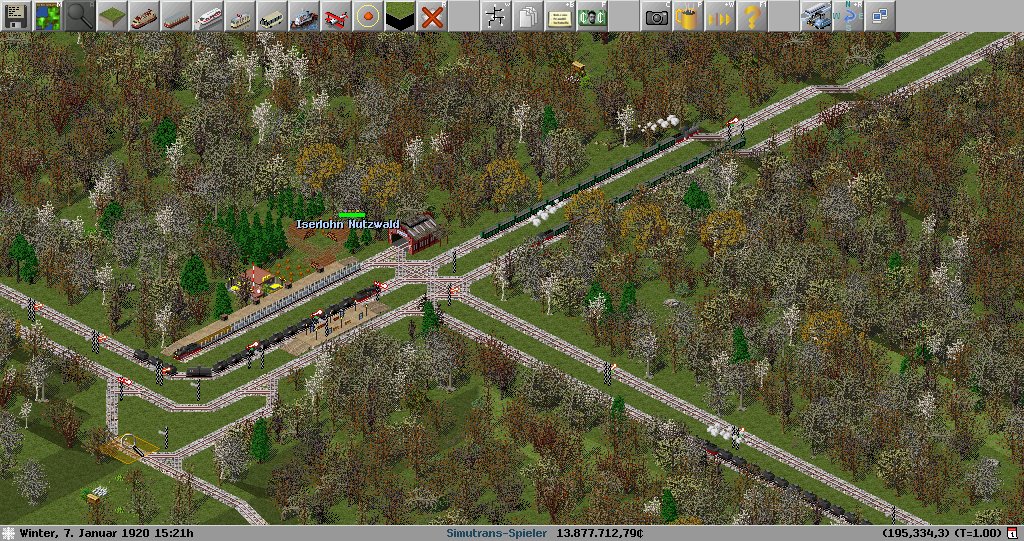Select the magnifying glass inspection tool
The width and height of the screenshot is (1024, 541).
(x=80, y=16)
